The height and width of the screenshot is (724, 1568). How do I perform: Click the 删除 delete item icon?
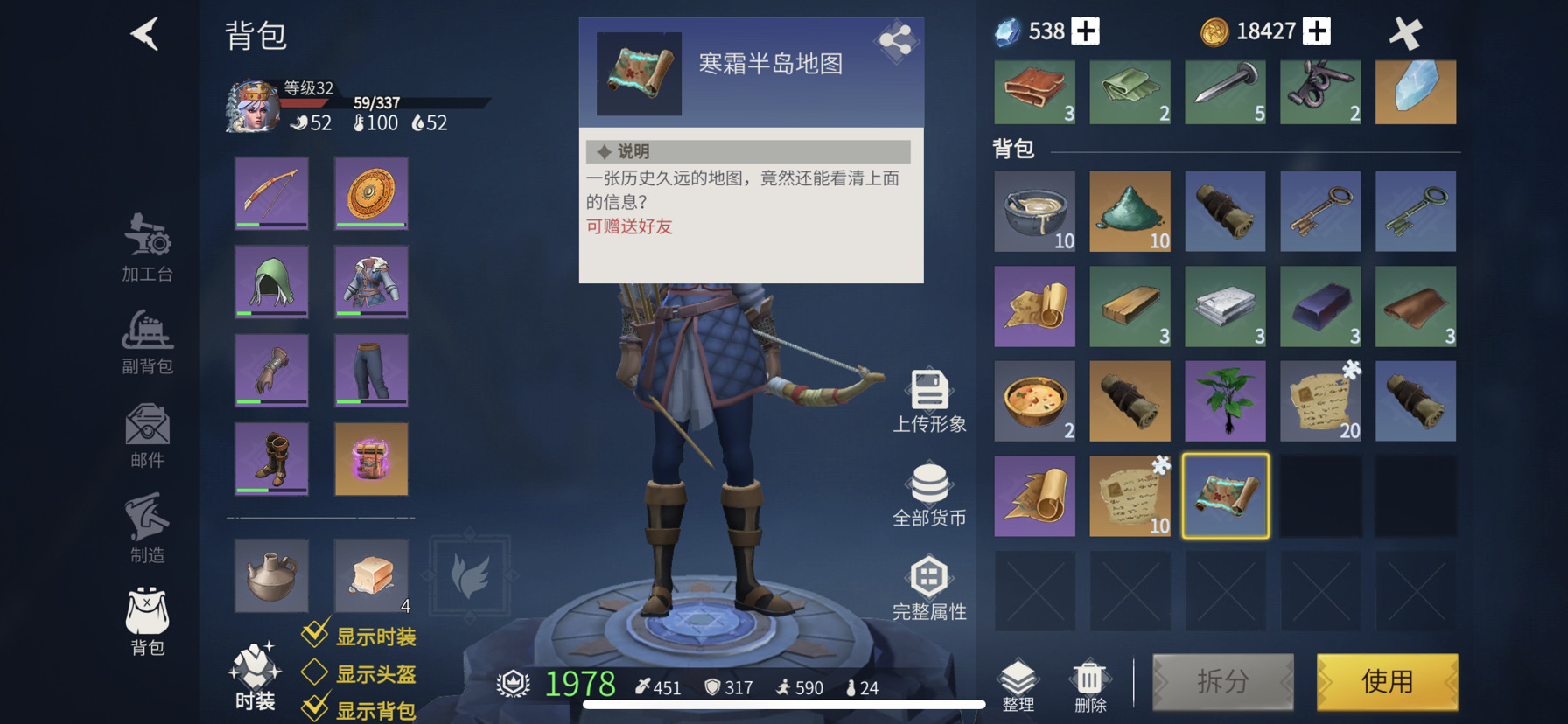pos(1089,678)
